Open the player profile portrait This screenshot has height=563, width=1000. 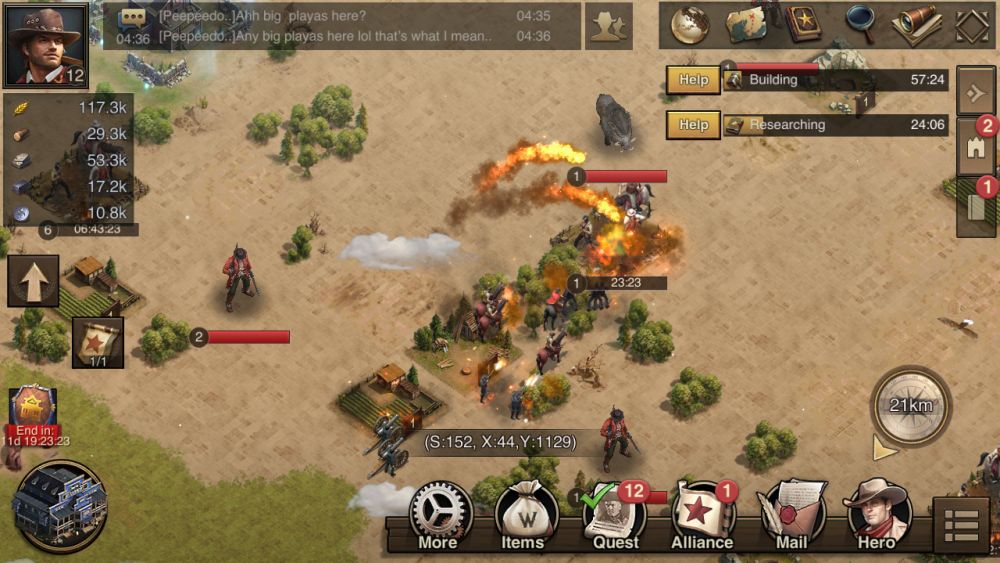(x=46, y=45)
